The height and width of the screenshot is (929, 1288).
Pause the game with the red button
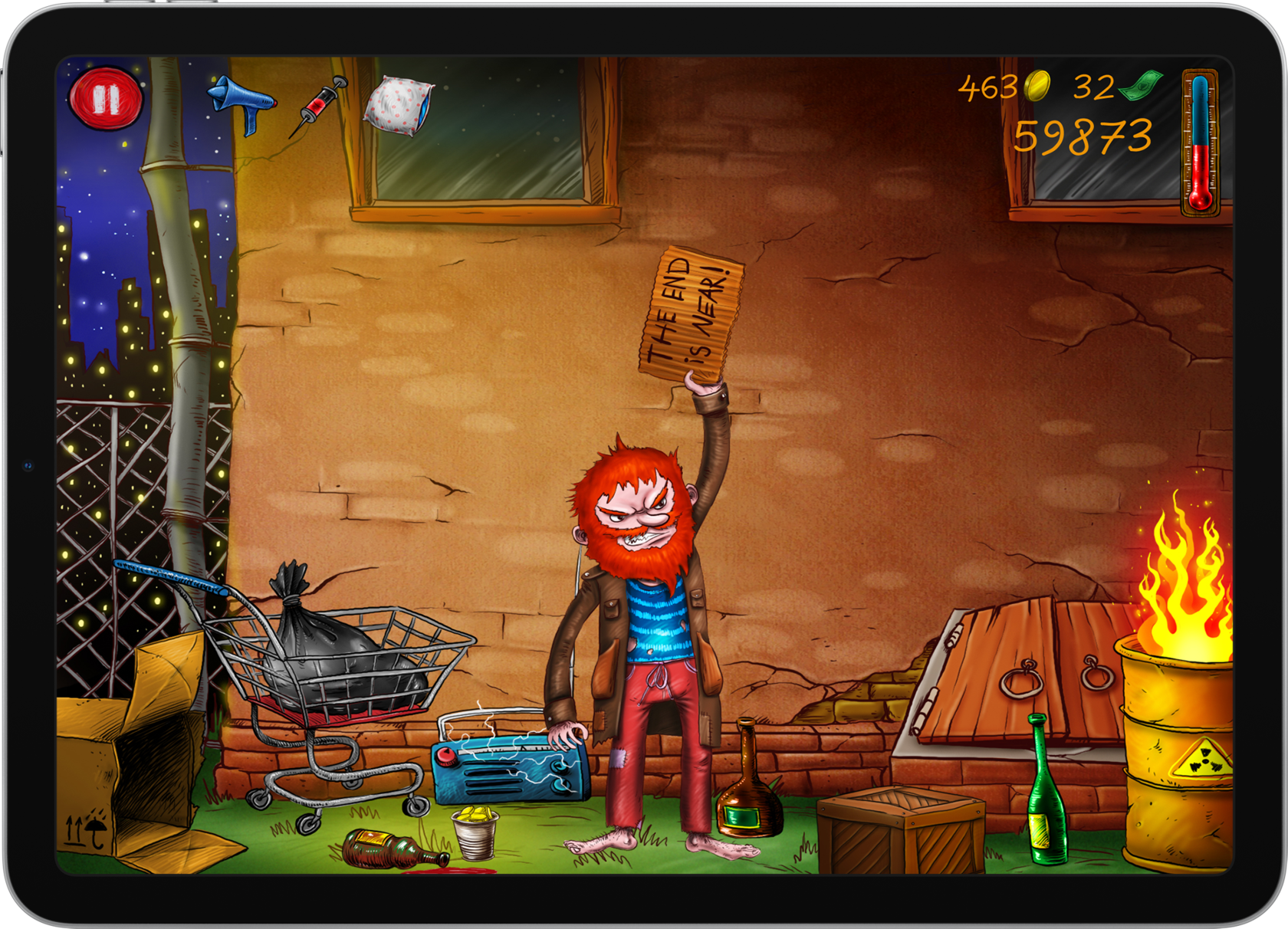106,99
